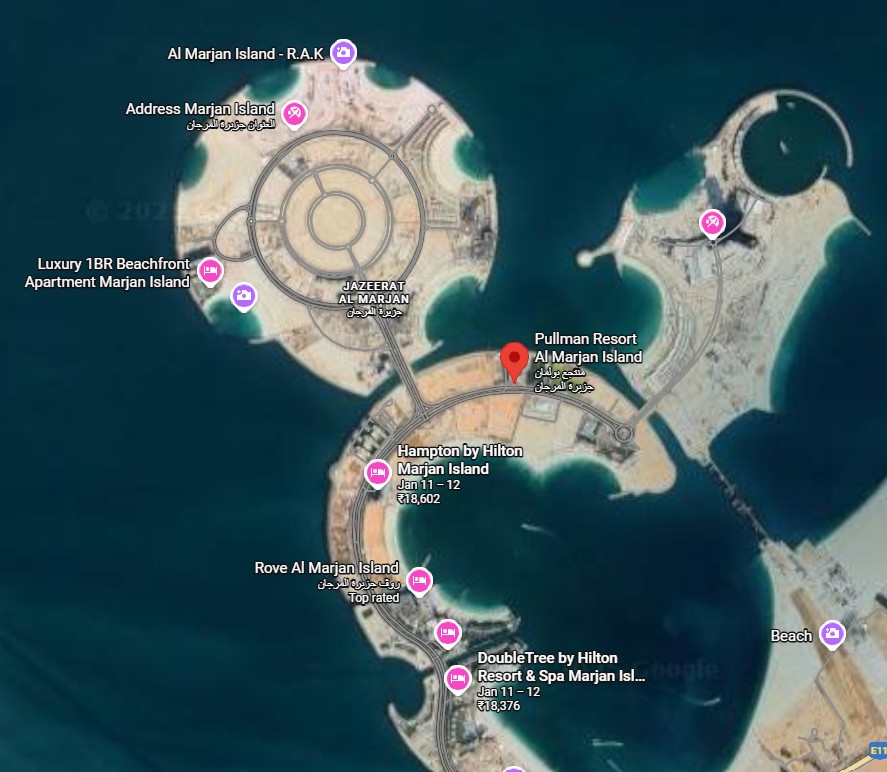Select the Al Marjan Island - R.A.K camera marker
The image size is (887, 772).
[x=343, y=53]
